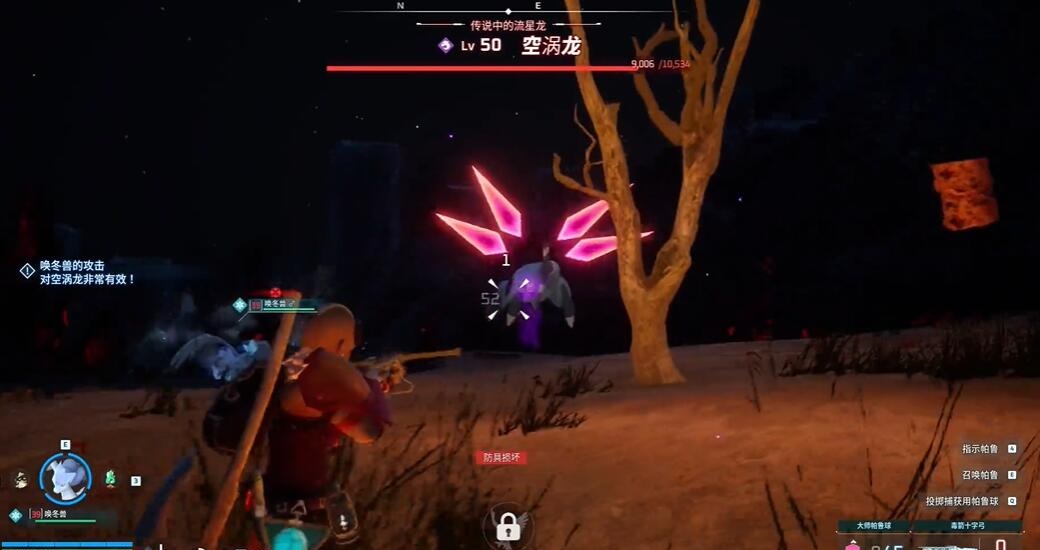Image resolution: width=1040 pixels, height=550 pixels.
Task: Select the 毒箭十字弓 weapon slot
Action: pyautogui.click(x=967, y=526)
